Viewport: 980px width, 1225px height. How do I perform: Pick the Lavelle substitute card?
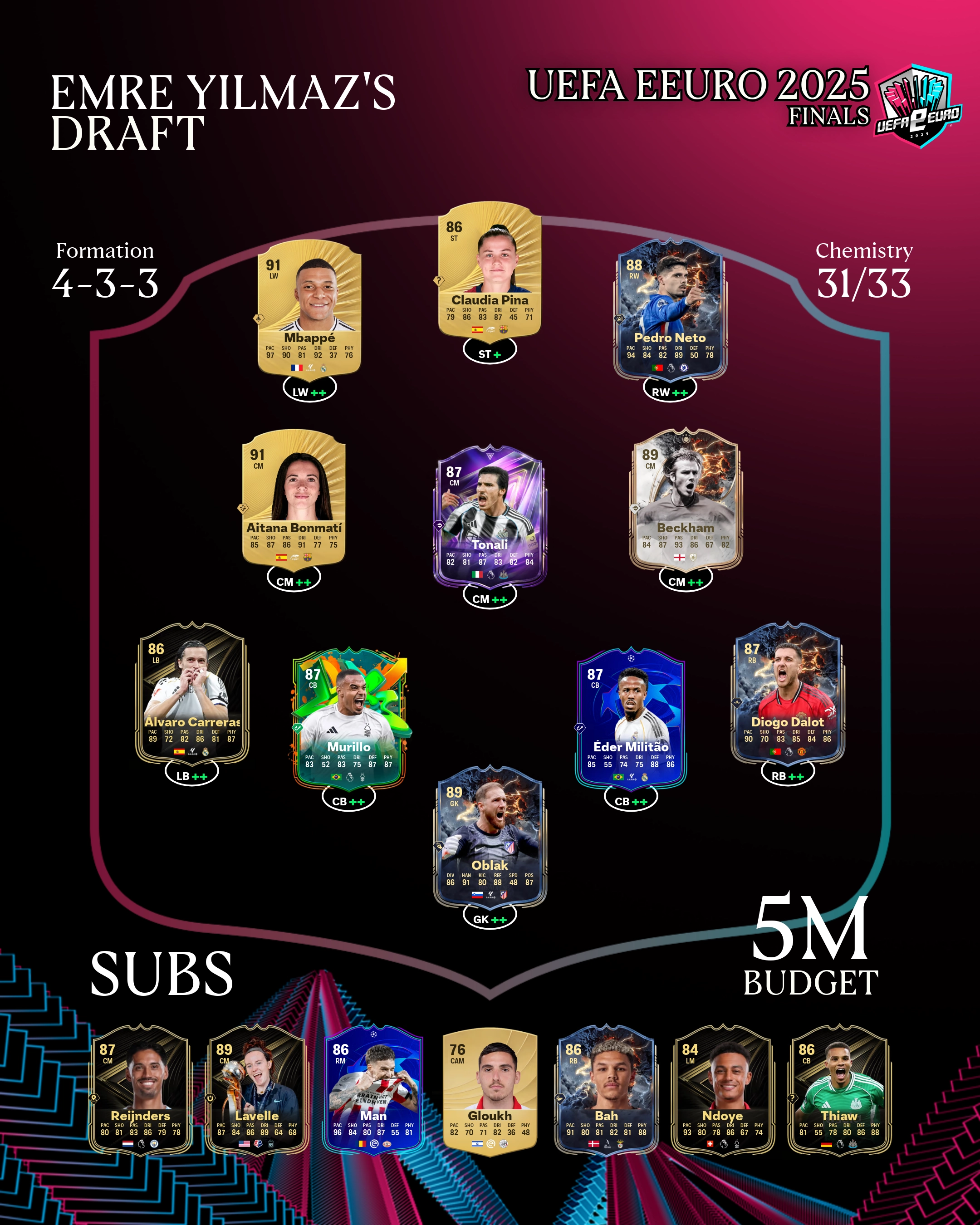(x=257, y=1090)
